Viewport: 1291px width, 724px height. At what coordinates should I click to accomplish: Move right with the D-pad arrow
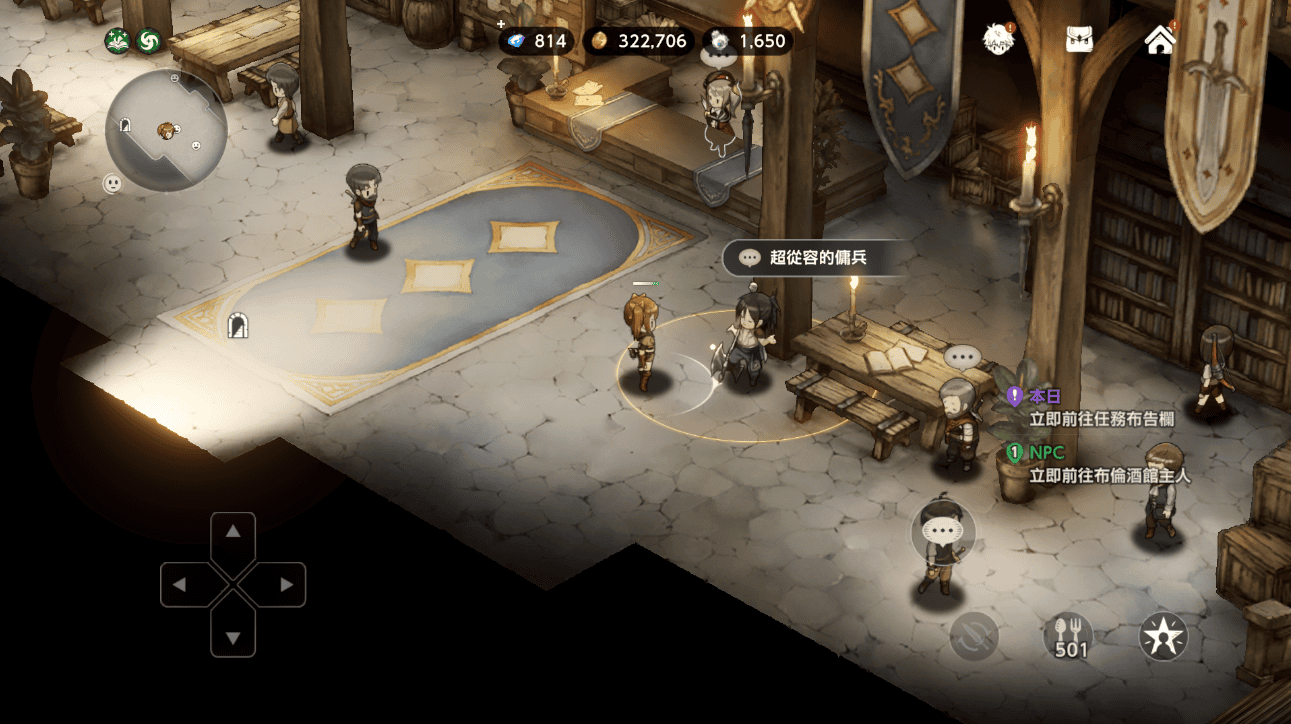click(286, 585)
